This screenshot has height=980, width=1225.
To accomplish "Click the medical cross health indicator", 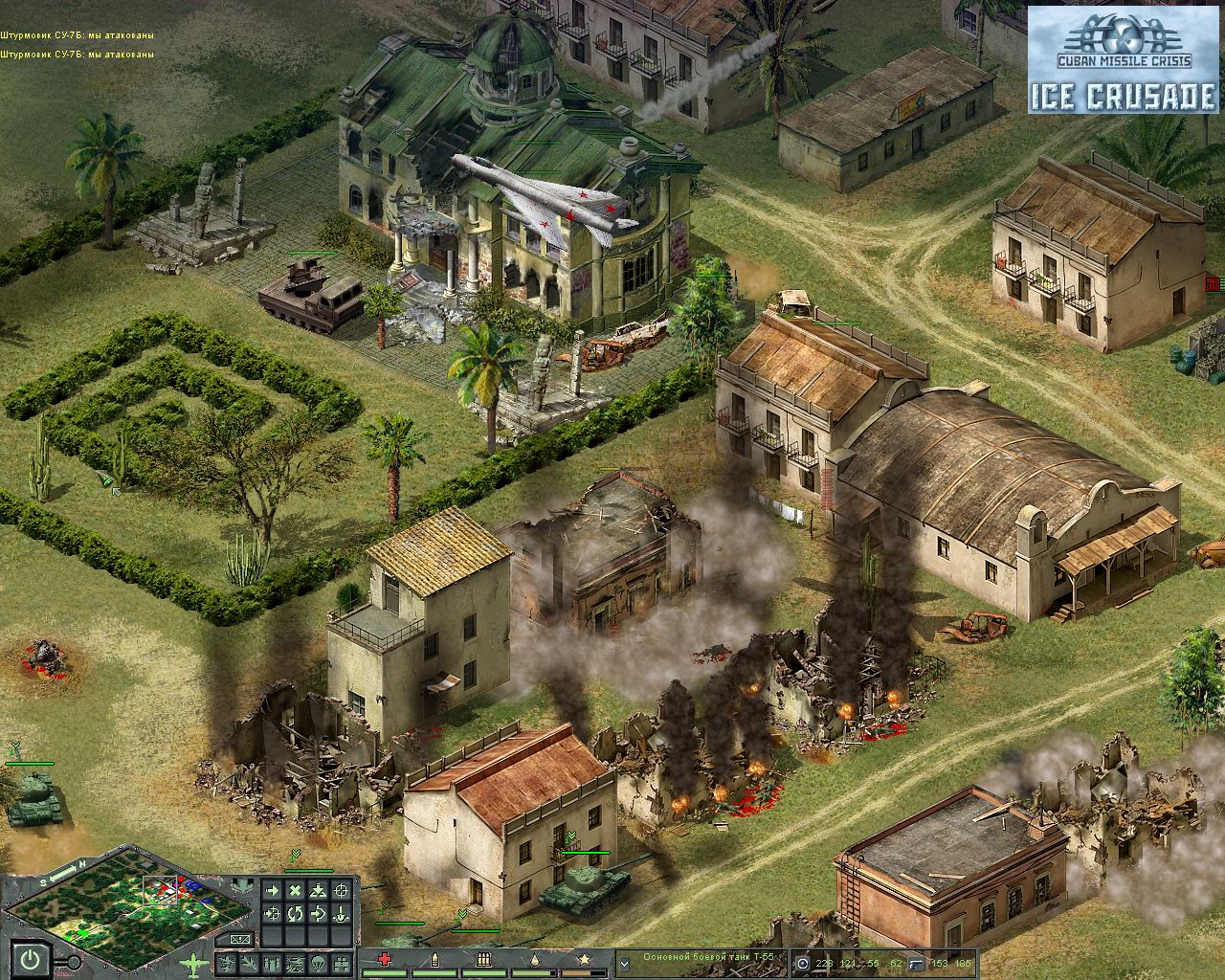I will [385, 958].
